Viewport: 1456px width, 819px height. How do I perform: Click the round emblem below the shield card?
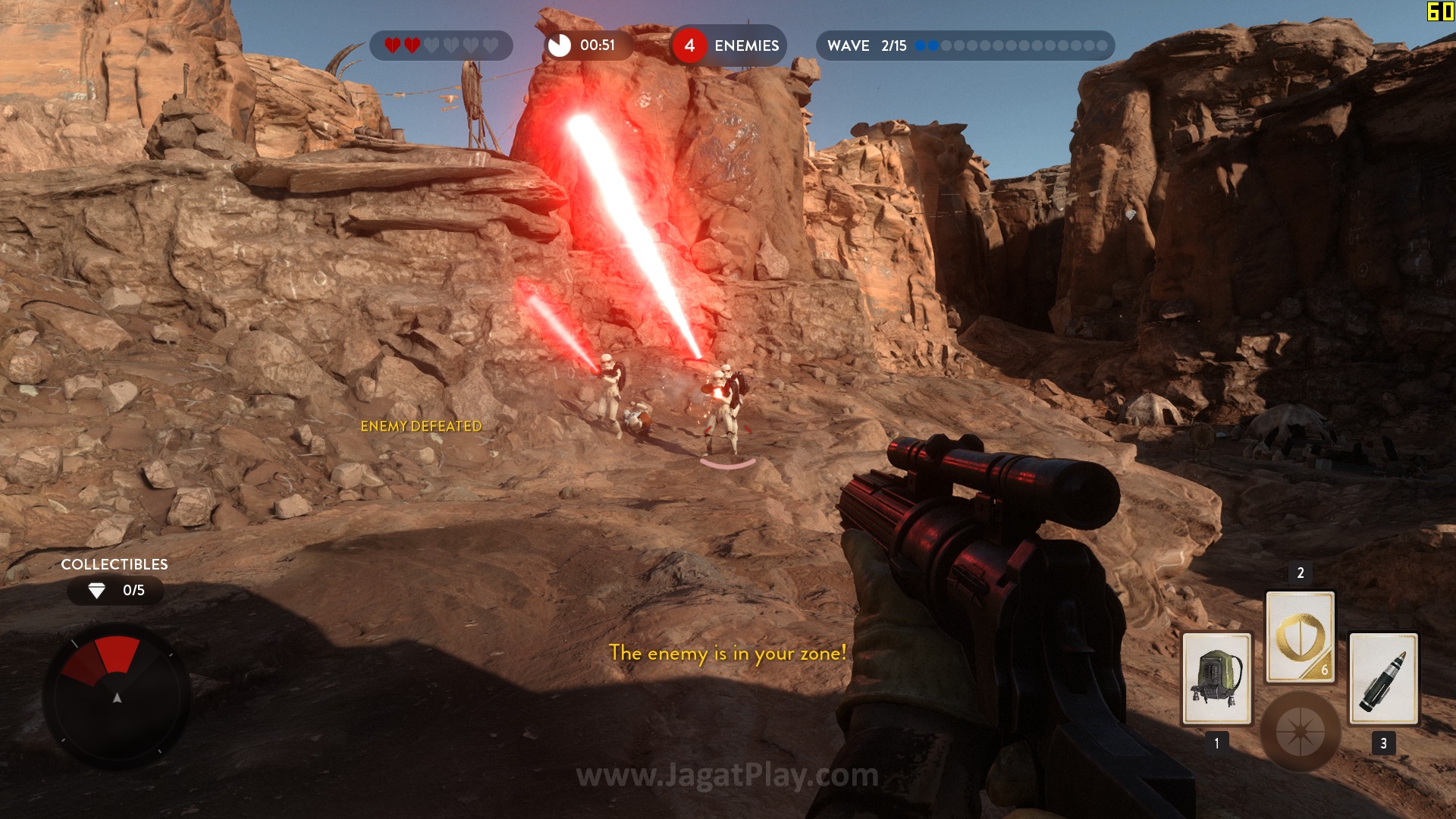point(1300,731)
